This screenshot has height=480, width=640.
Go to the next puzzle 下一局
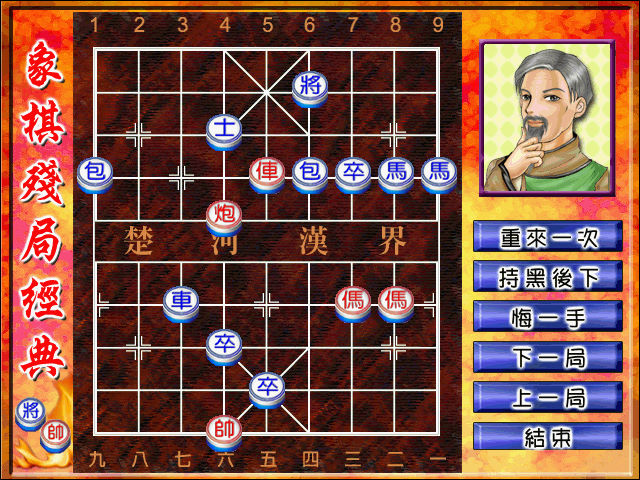[x=548, y=357]
